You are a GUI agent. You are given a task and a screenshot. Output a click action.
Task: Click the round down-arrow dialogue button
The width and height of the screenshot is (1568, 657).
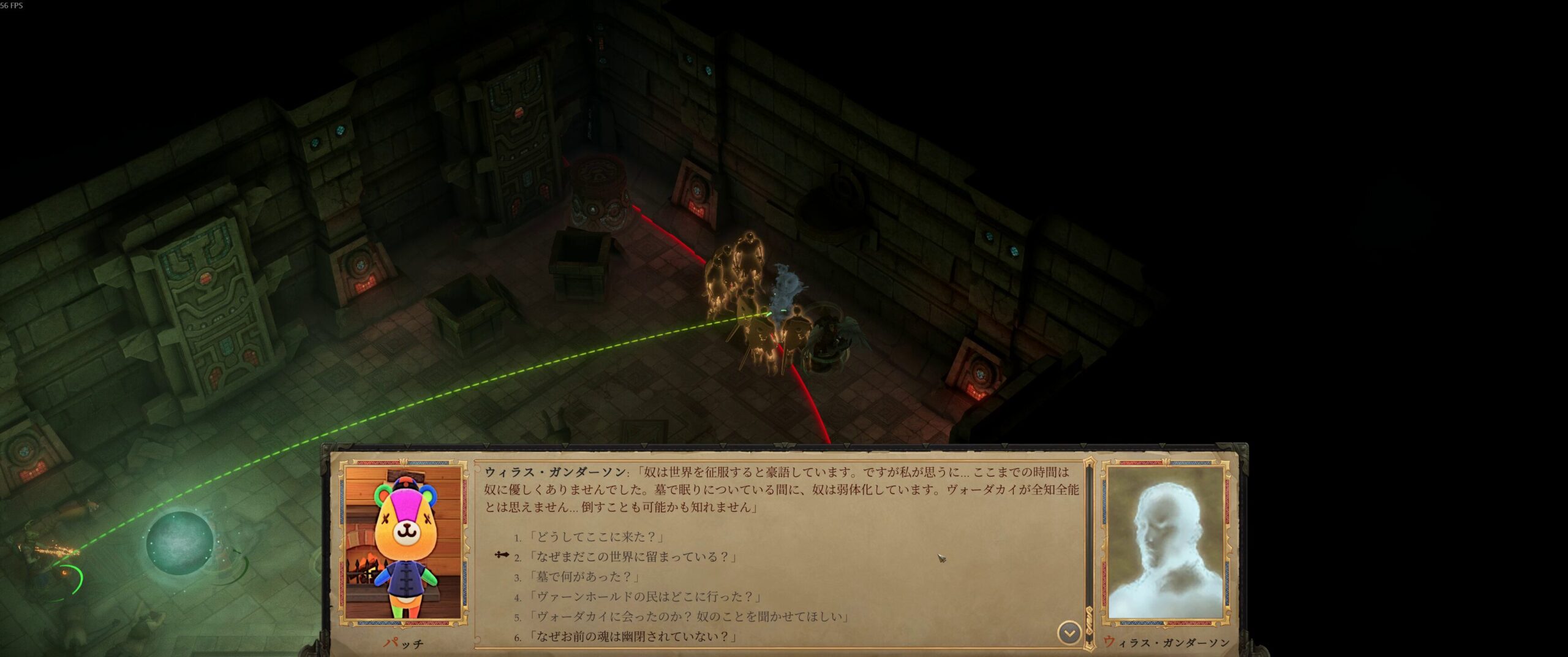[x=1069, y=632]
